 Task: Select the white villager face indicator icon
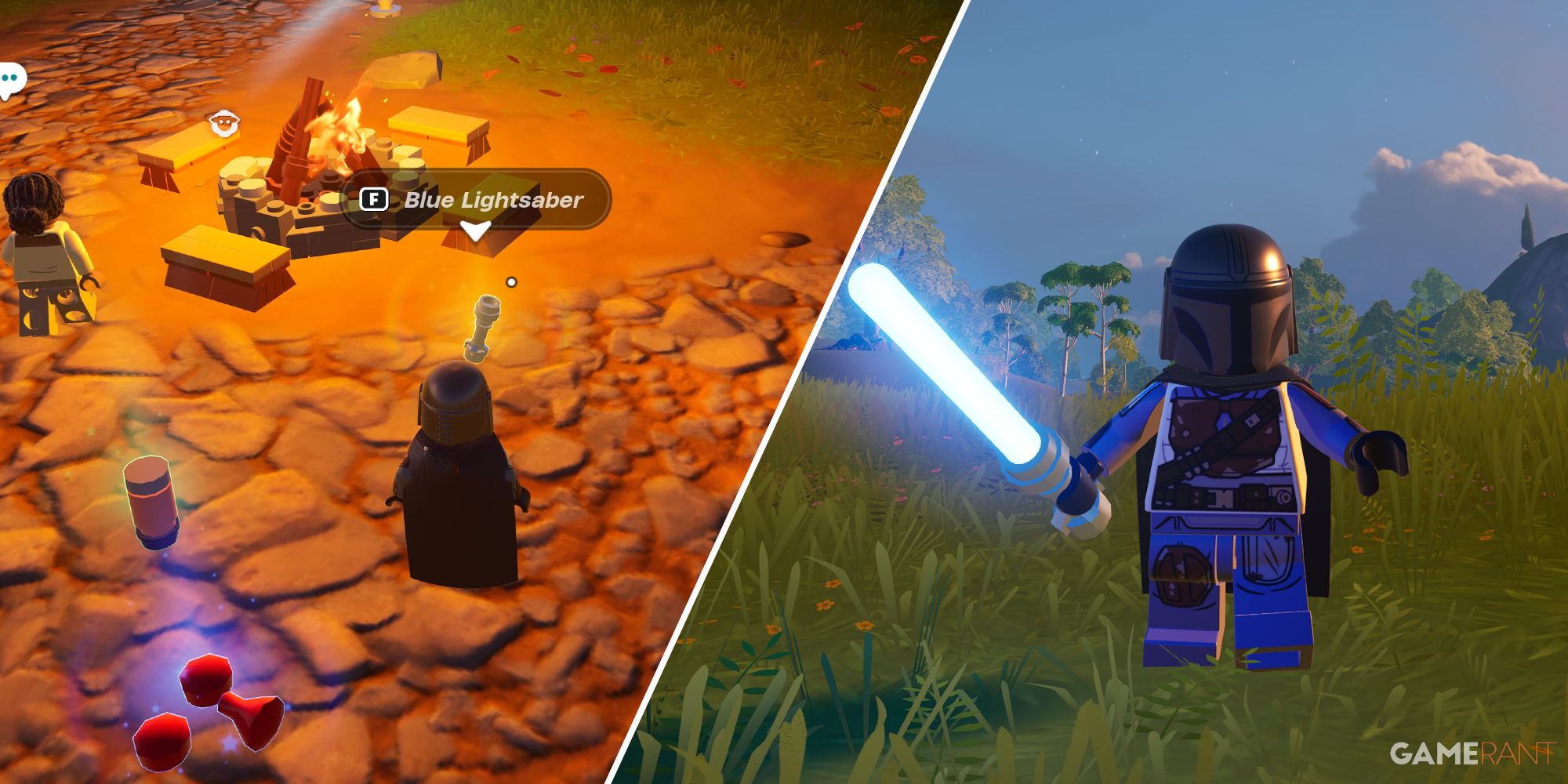click(x=223, y=123)
